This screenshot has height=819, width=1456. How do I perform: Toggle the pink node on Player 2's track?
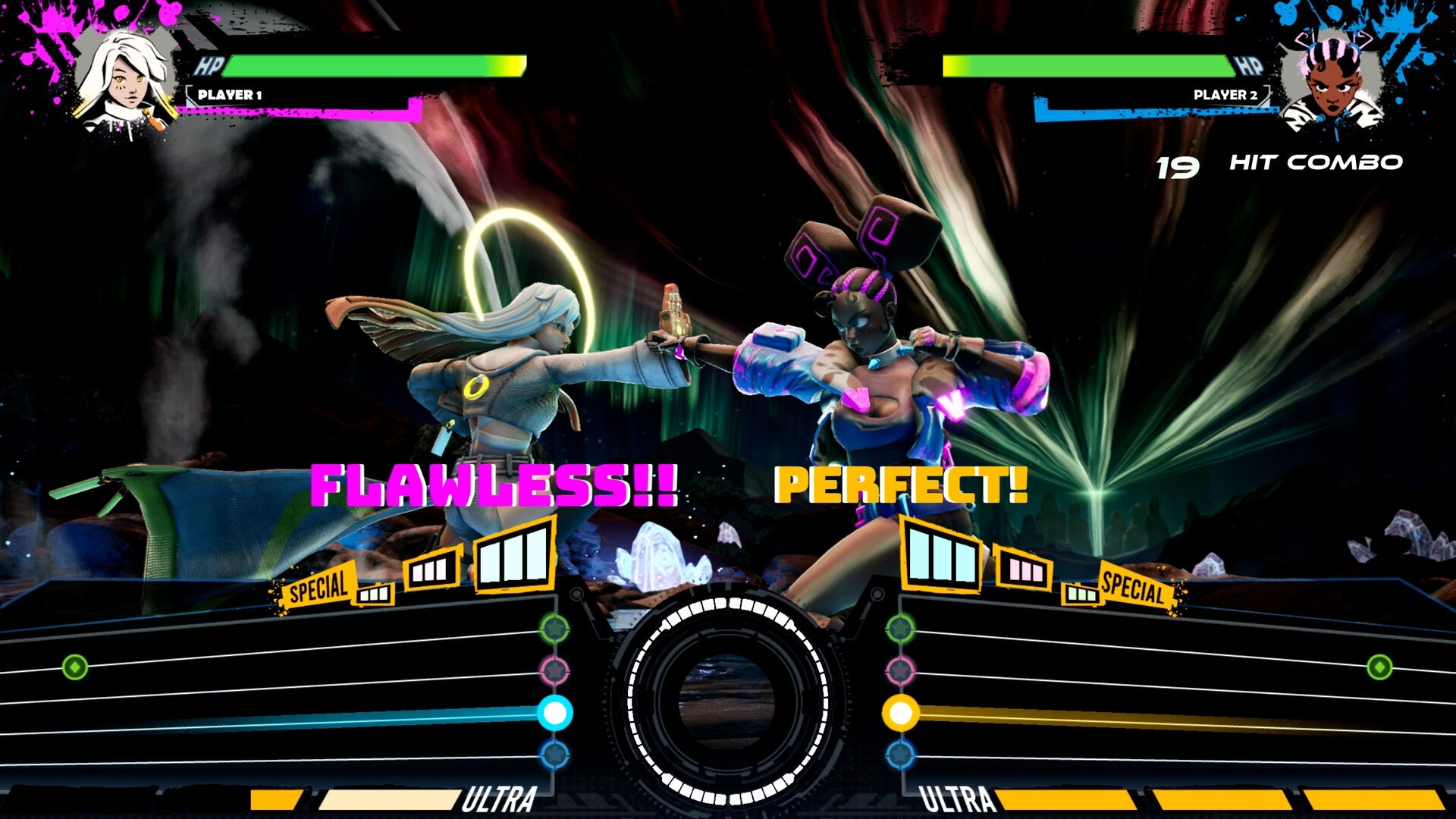pos(901,670)
